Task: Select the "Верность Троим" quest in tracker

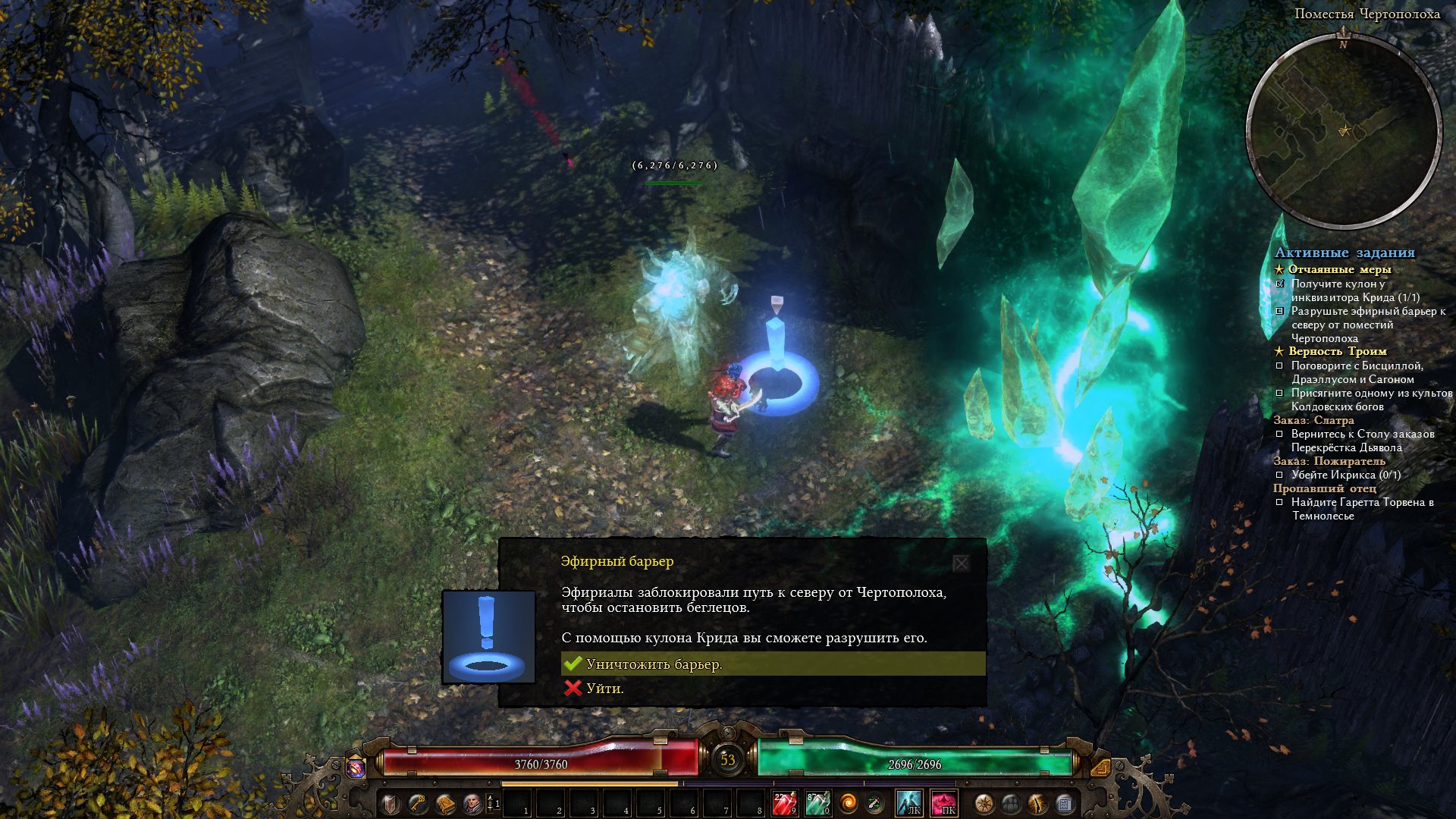Action: [1337, 351]
